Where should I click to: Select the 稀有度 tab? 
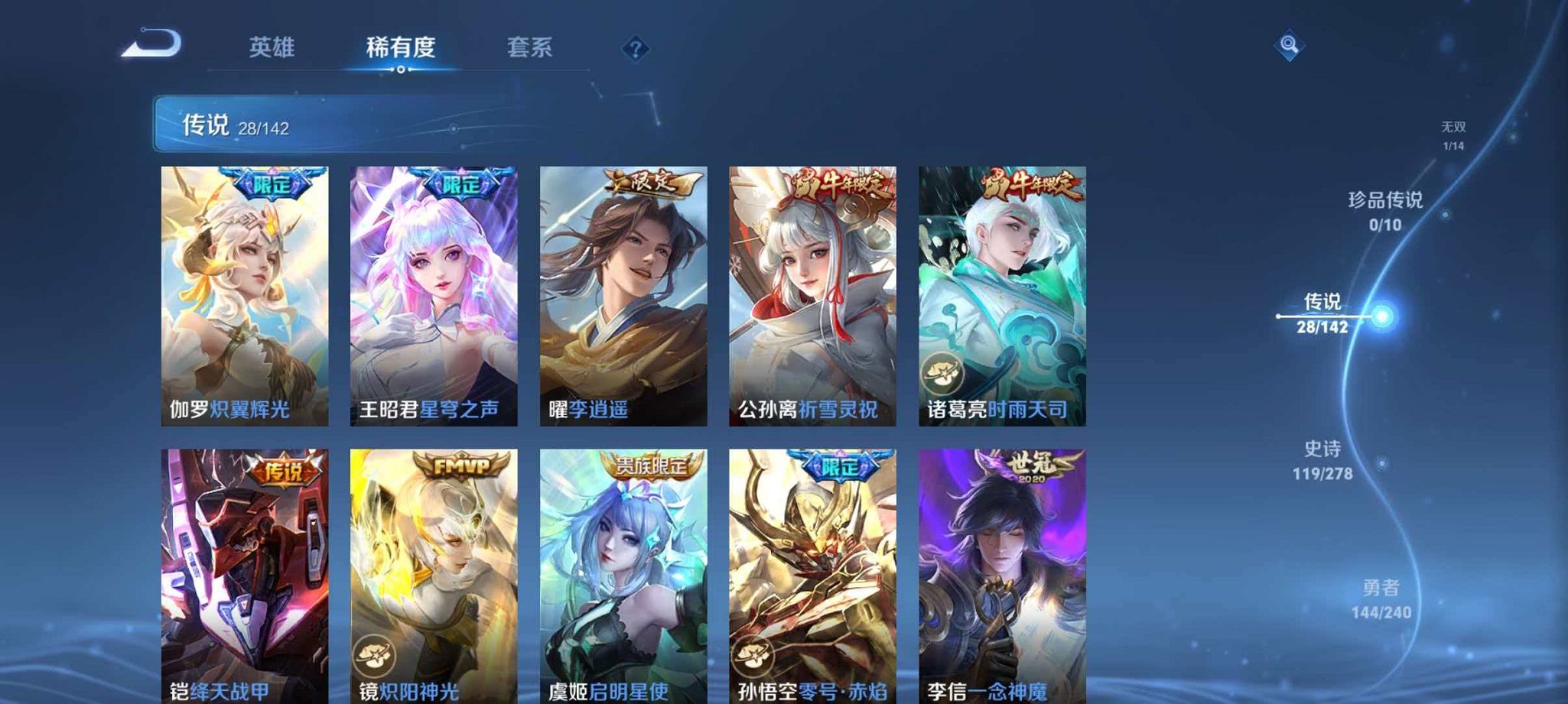401,47
